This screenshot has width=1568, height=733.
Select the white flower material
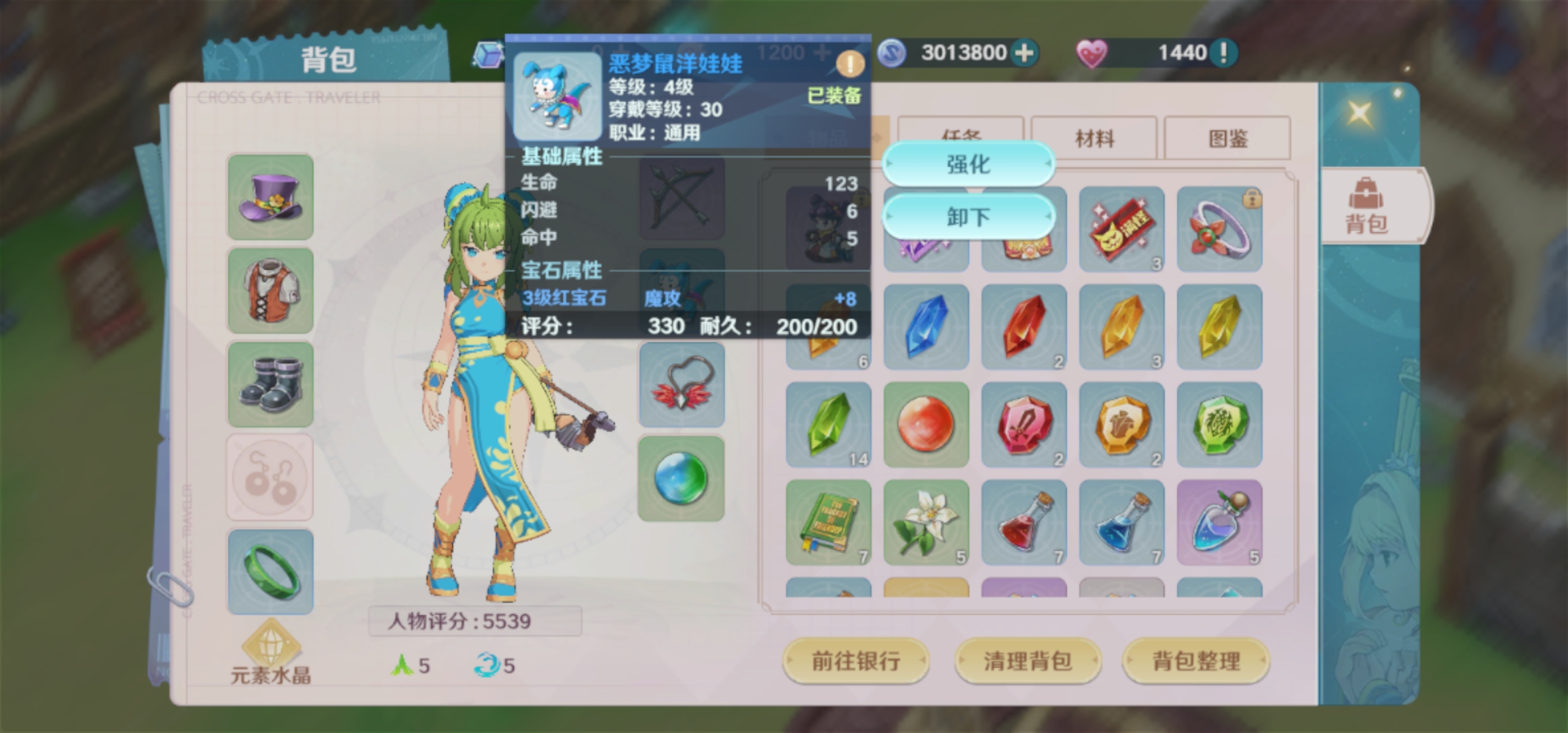tap(925, 521)
